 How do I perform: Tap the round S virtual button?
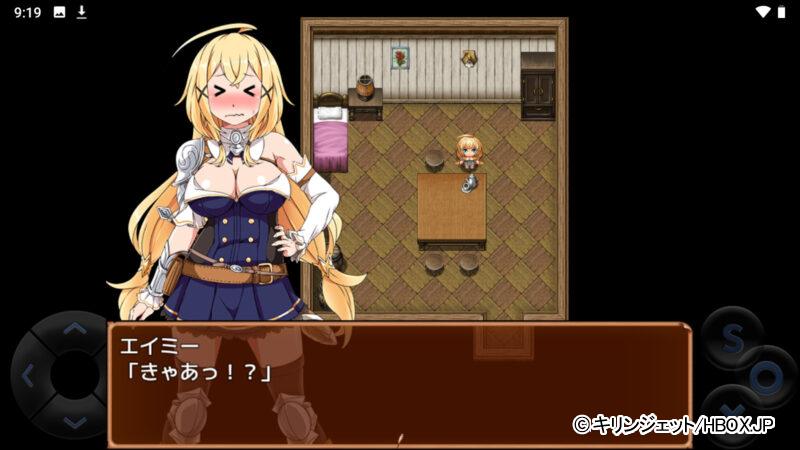730,338
